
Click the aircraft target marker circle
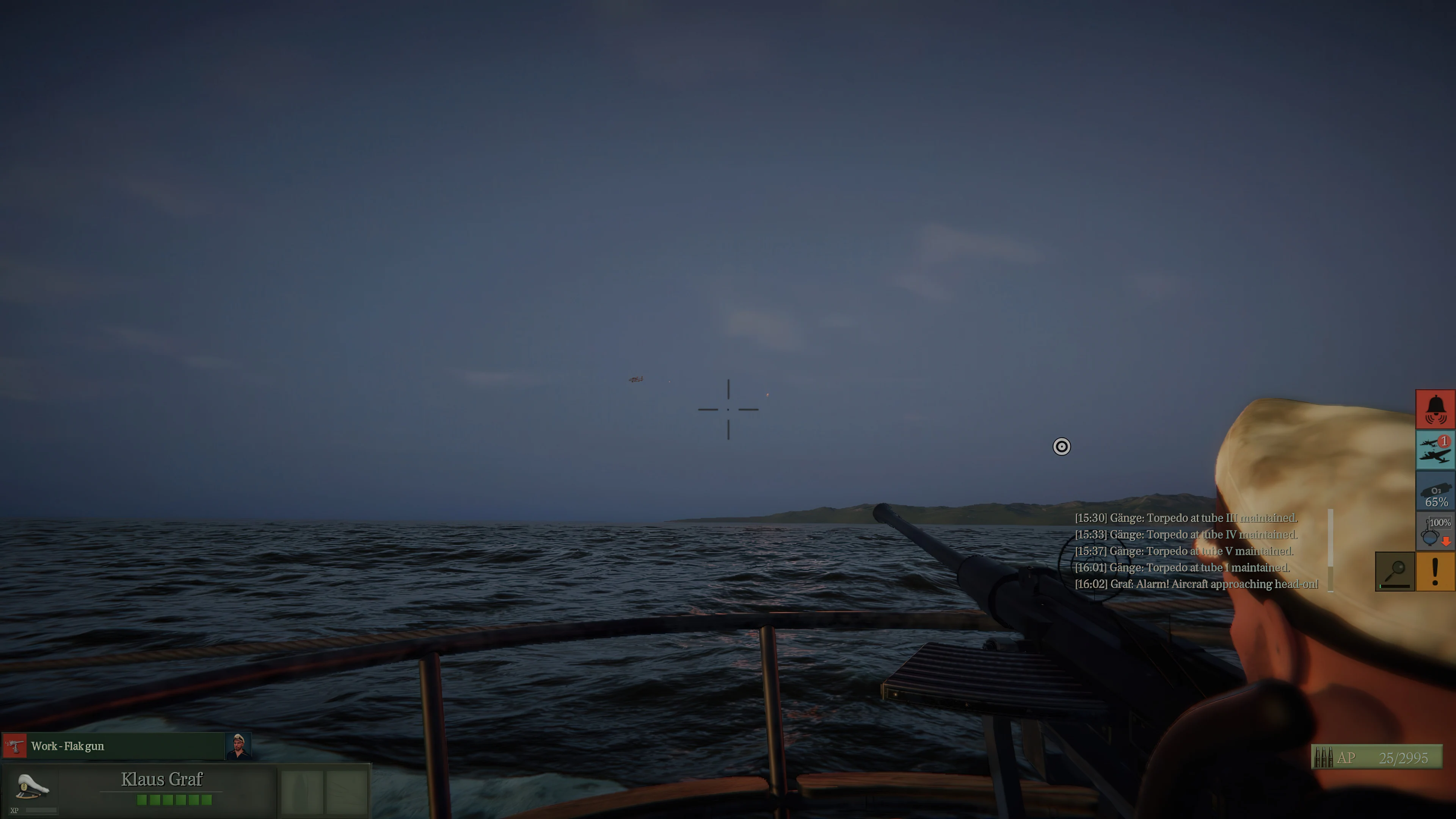click(x=1062, y=447)
